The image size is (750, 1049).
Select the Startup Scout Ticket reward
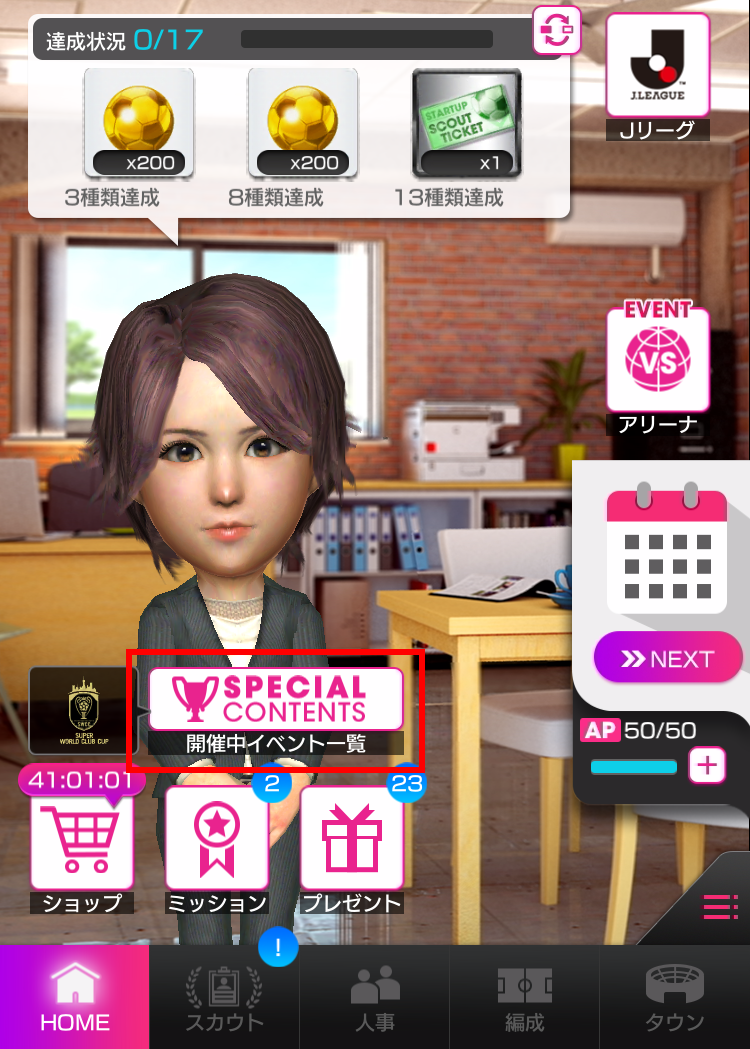click(x=467, y=122)
